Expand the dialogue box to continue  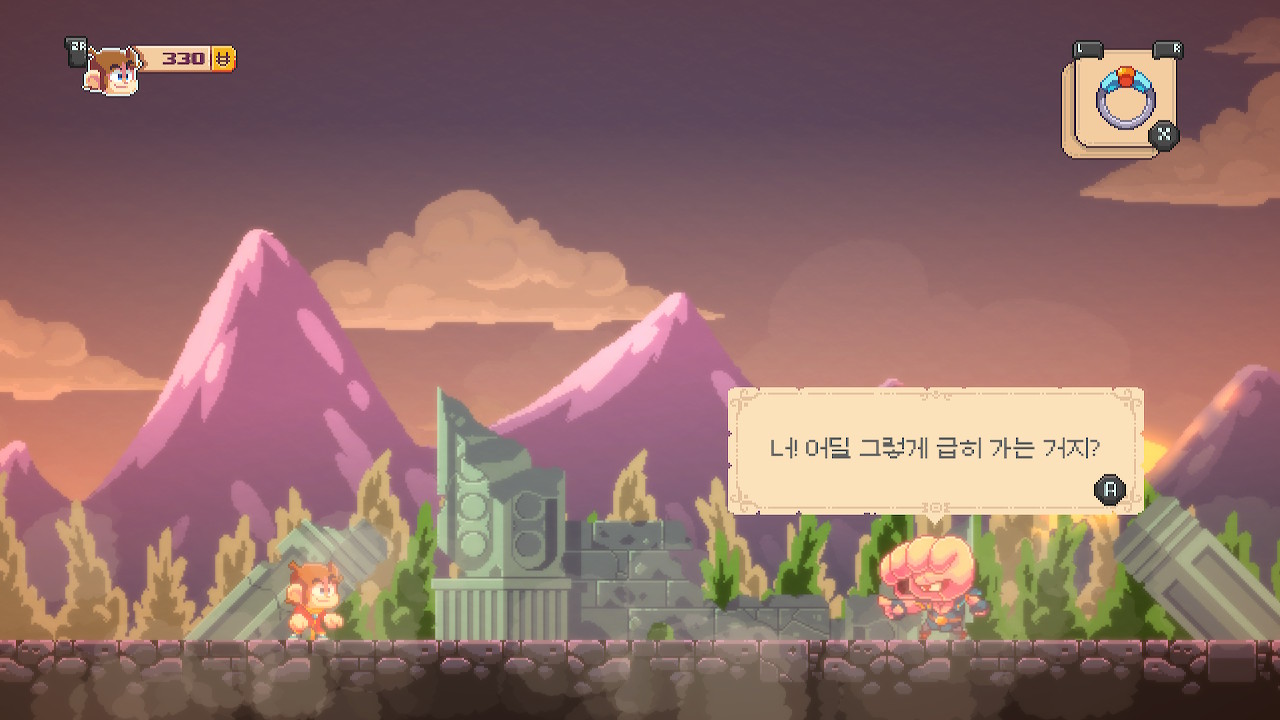click(x=935, y=450)
